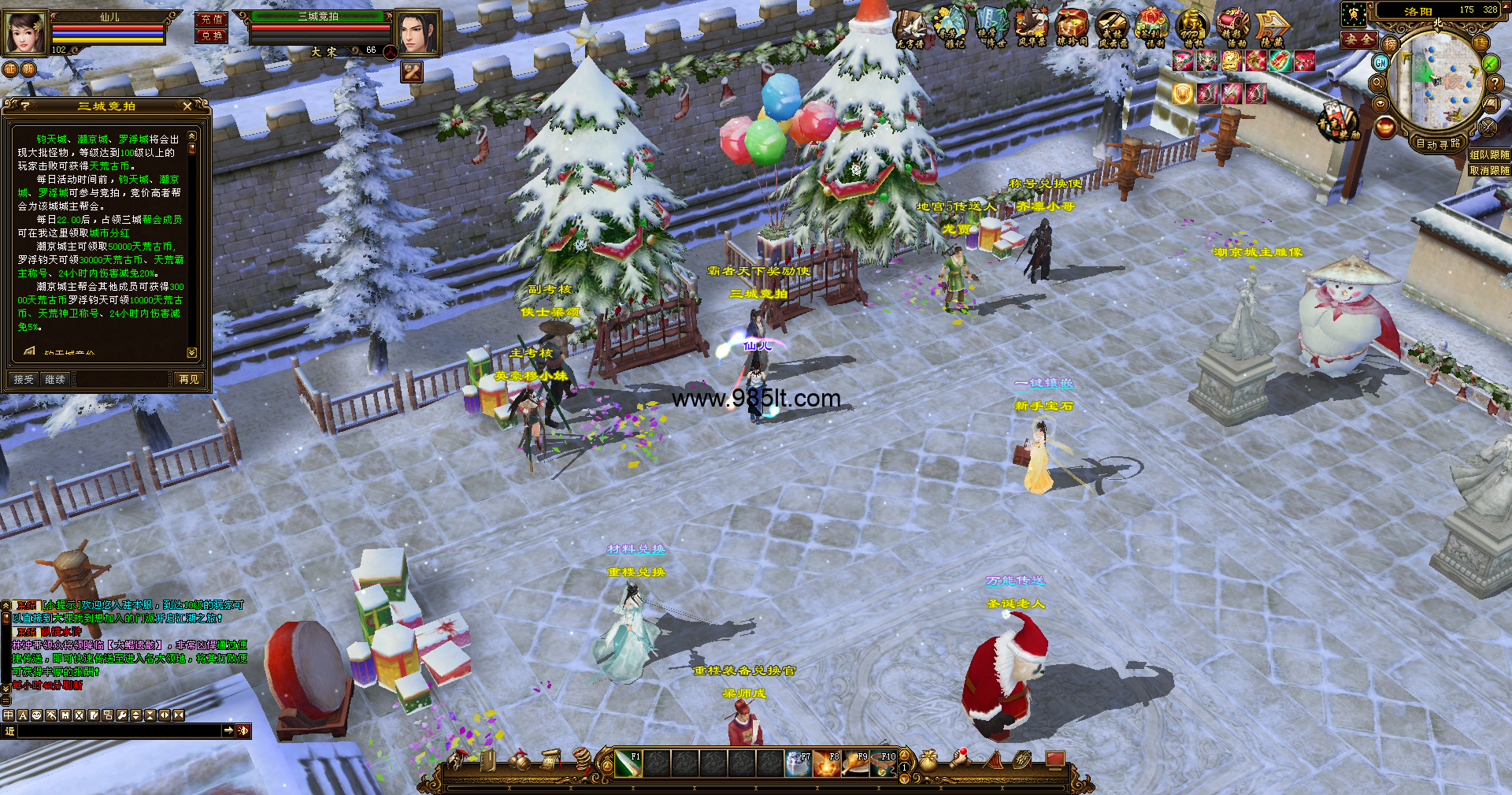Close the 三城竞拍 dialog window
The width and height of the screenshot is (1512, 795).
point(187,106)
